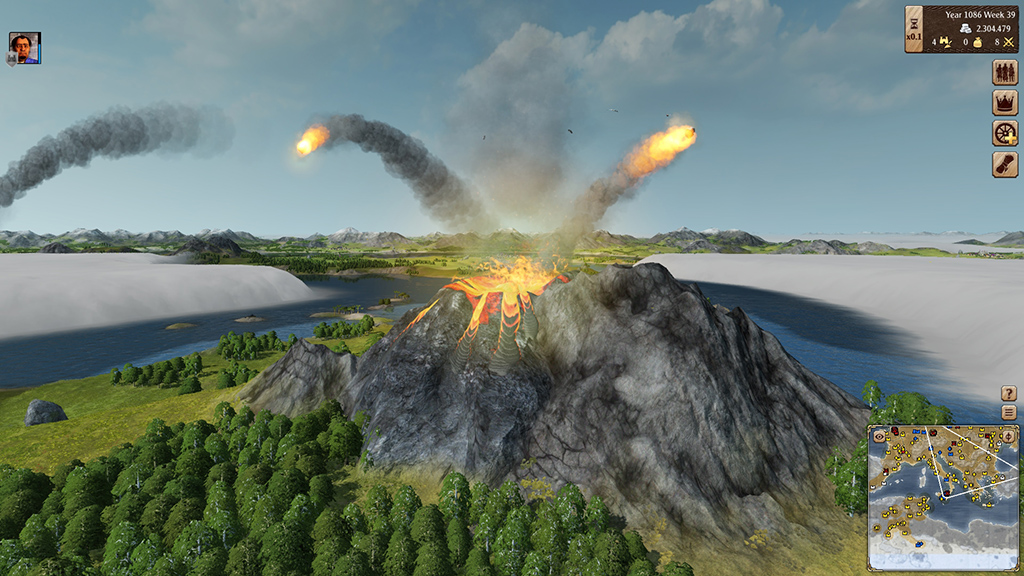Open help with the question mark button
Image resolution: width=1024 pixels, height=576 pixels.
[1009, 394]
